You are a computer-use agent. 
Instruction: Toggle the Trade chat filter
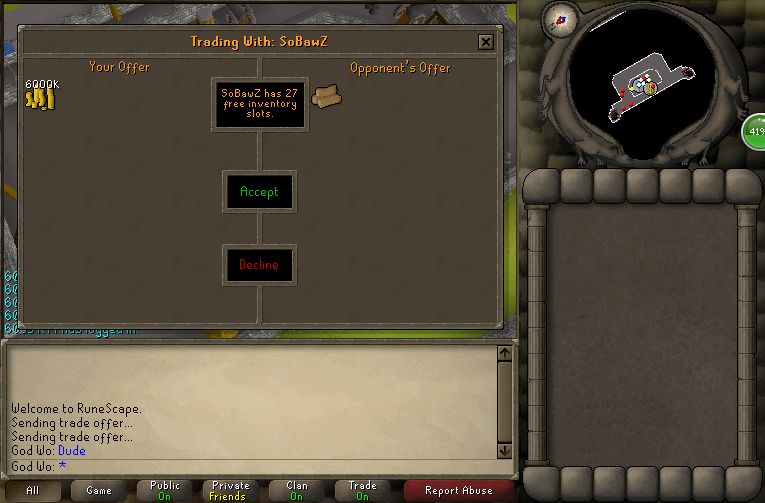point(363,490)
